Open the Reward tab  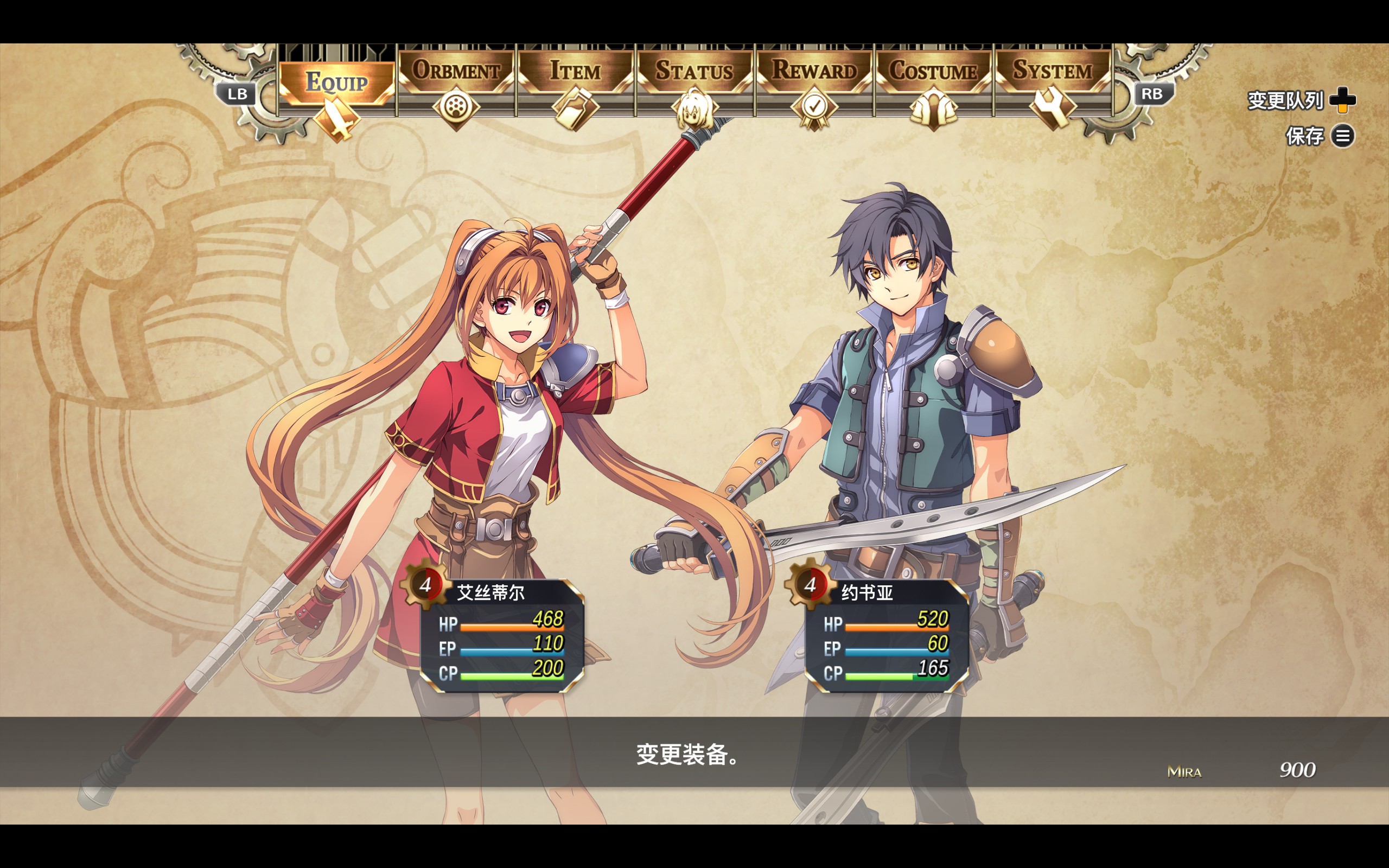pyautogui.click(x=814, y=71)
